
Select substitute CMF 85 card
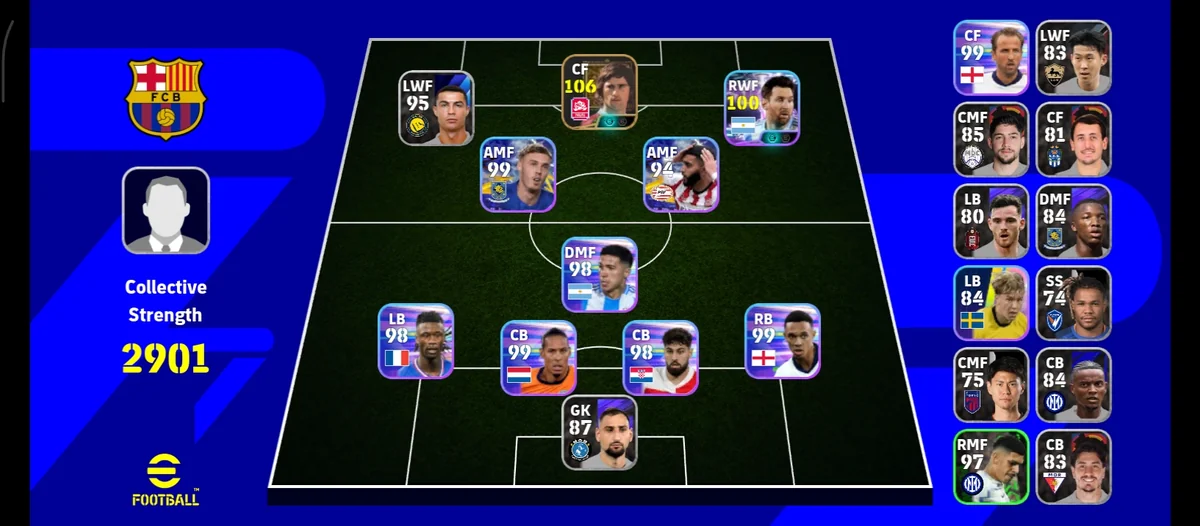tap(991, 140)
